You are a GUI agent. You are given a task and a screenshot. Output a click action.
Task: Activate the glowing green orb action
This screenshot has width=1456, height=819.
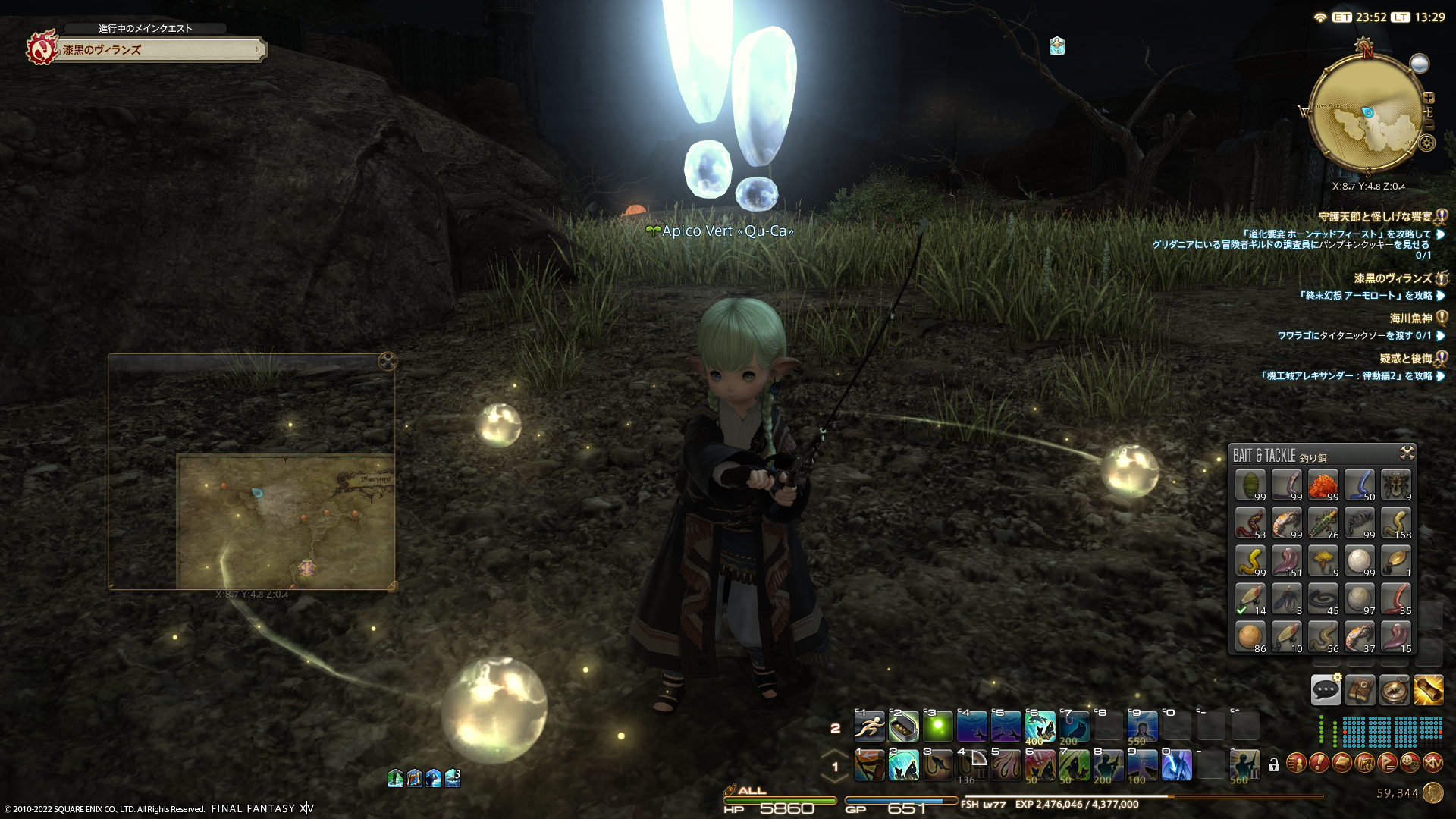pyautogui.click(x=937, y=726)
